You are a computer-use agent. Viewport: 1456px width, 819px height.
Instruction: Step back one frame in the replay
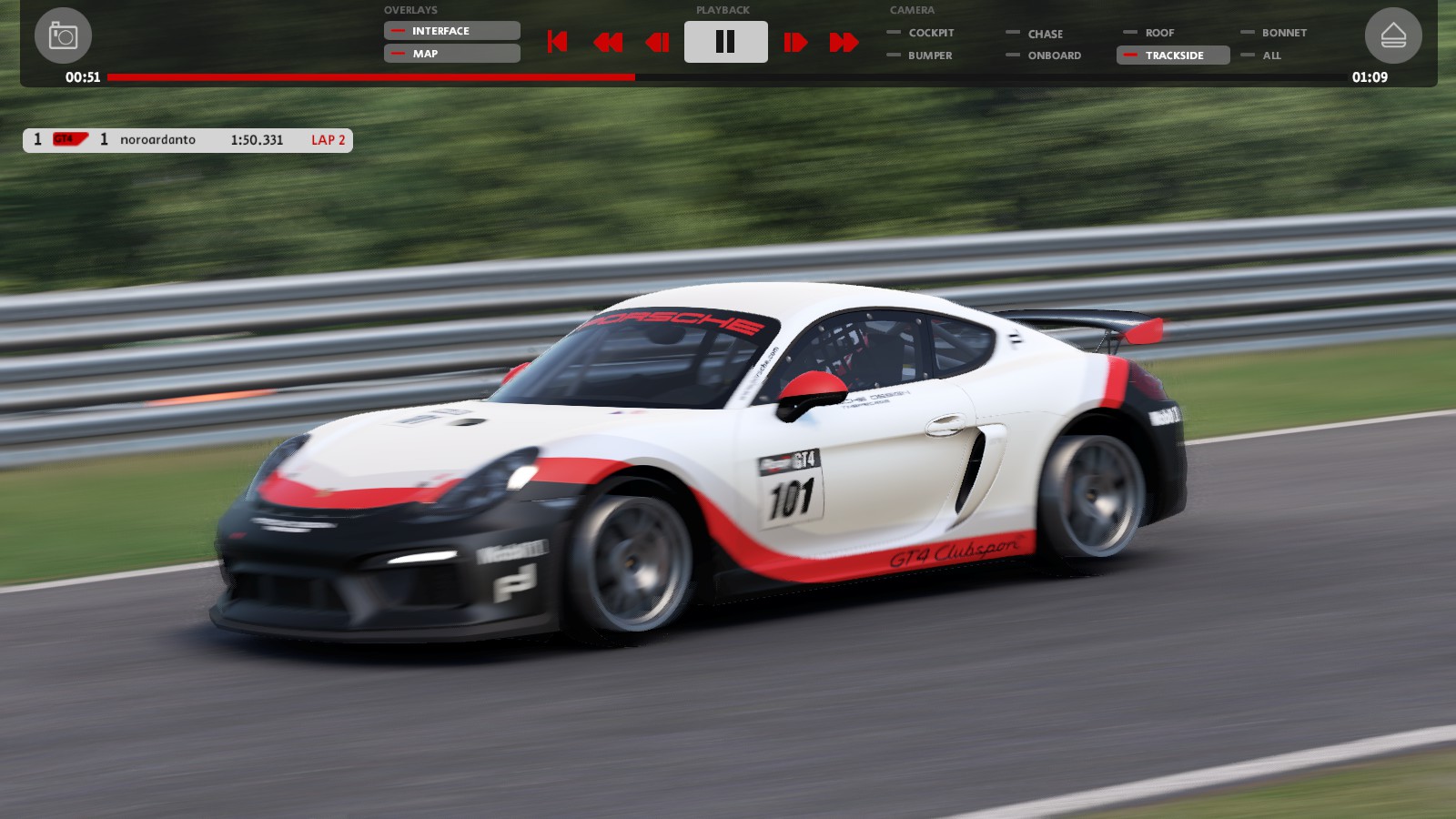(657, 42)
